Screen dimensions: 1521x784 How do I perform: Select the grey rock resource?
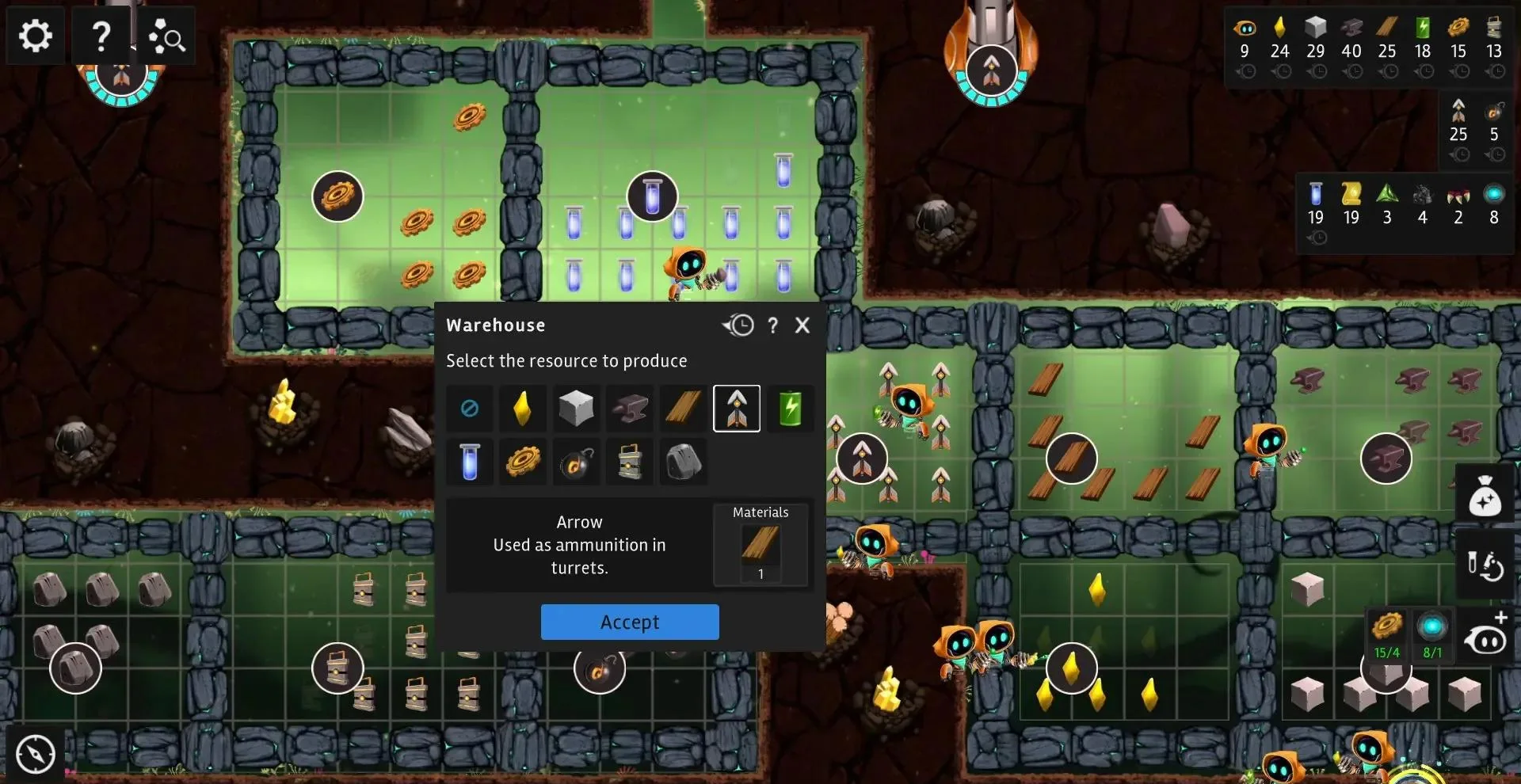pyautogui.click(x=683, y=462)
